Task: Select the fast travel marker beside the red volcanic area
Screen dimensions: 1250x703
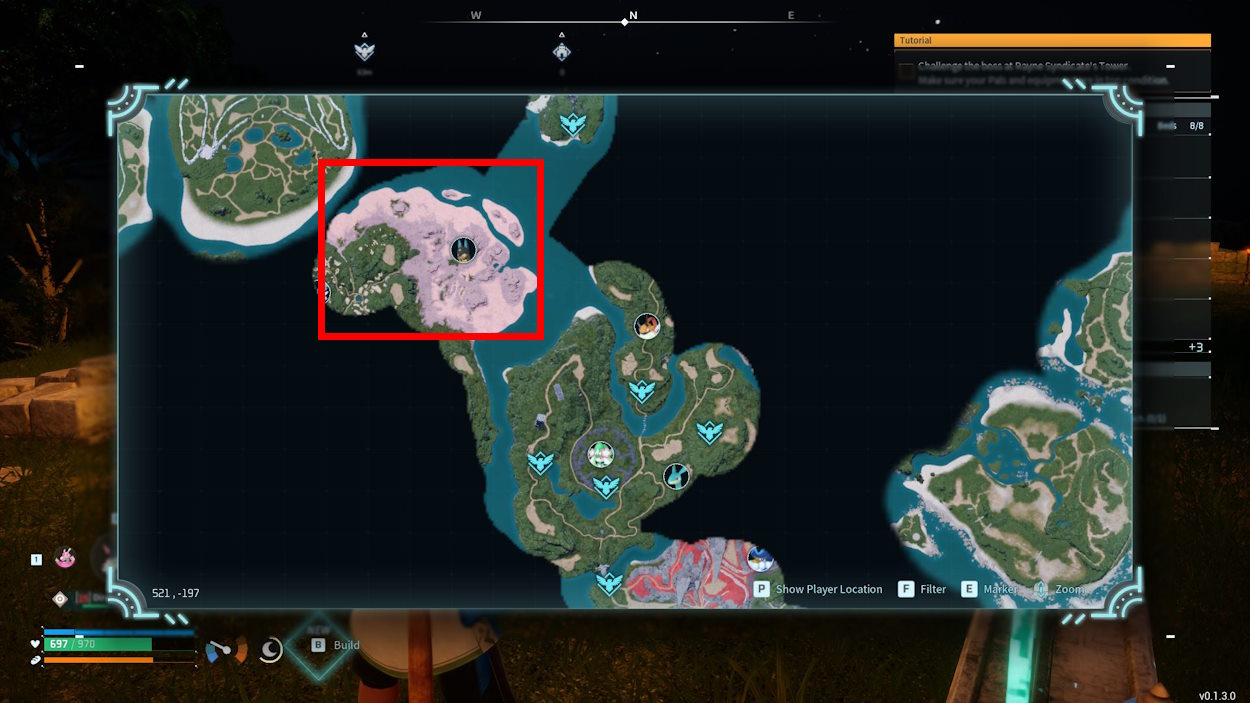Action: click(609, 581)
